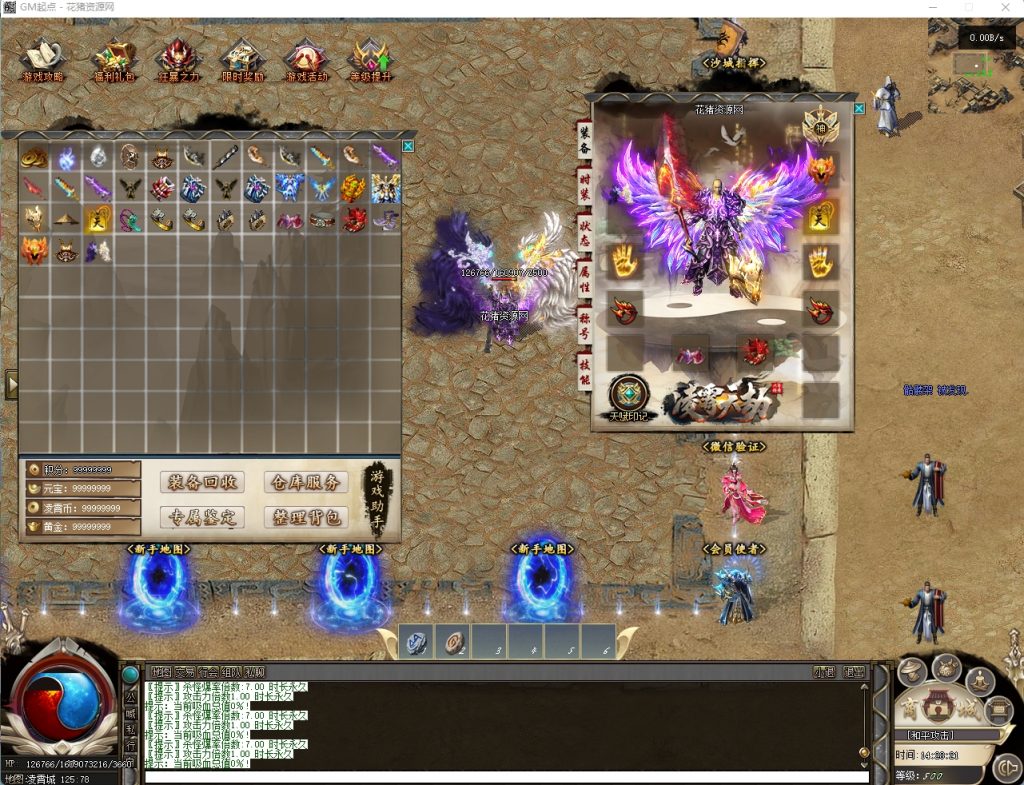Open the 游戏助手 game assistant

[377, 499]
